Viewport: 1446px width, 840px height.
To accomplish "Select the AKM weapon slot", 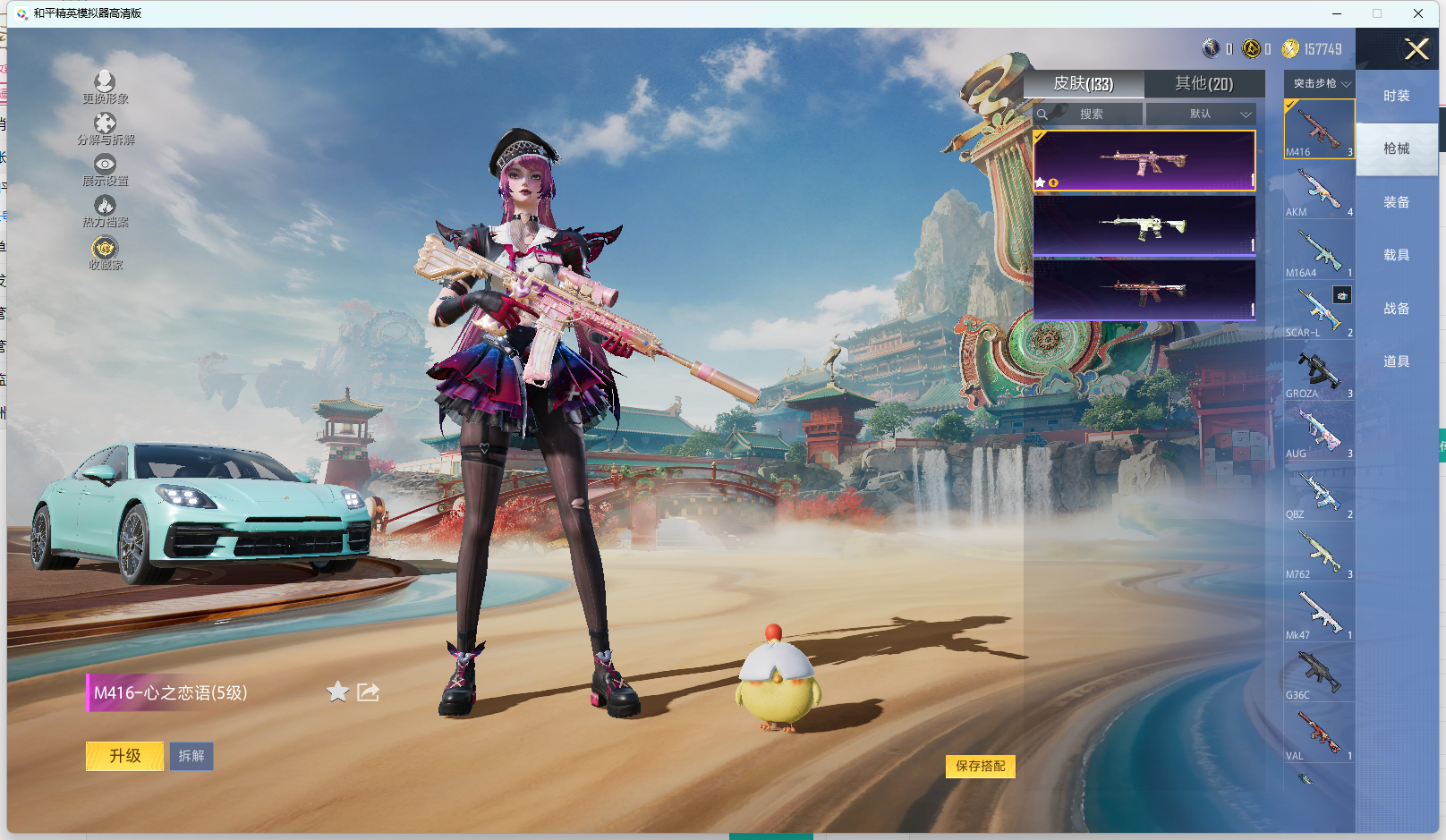I will tap(1319, 191).
